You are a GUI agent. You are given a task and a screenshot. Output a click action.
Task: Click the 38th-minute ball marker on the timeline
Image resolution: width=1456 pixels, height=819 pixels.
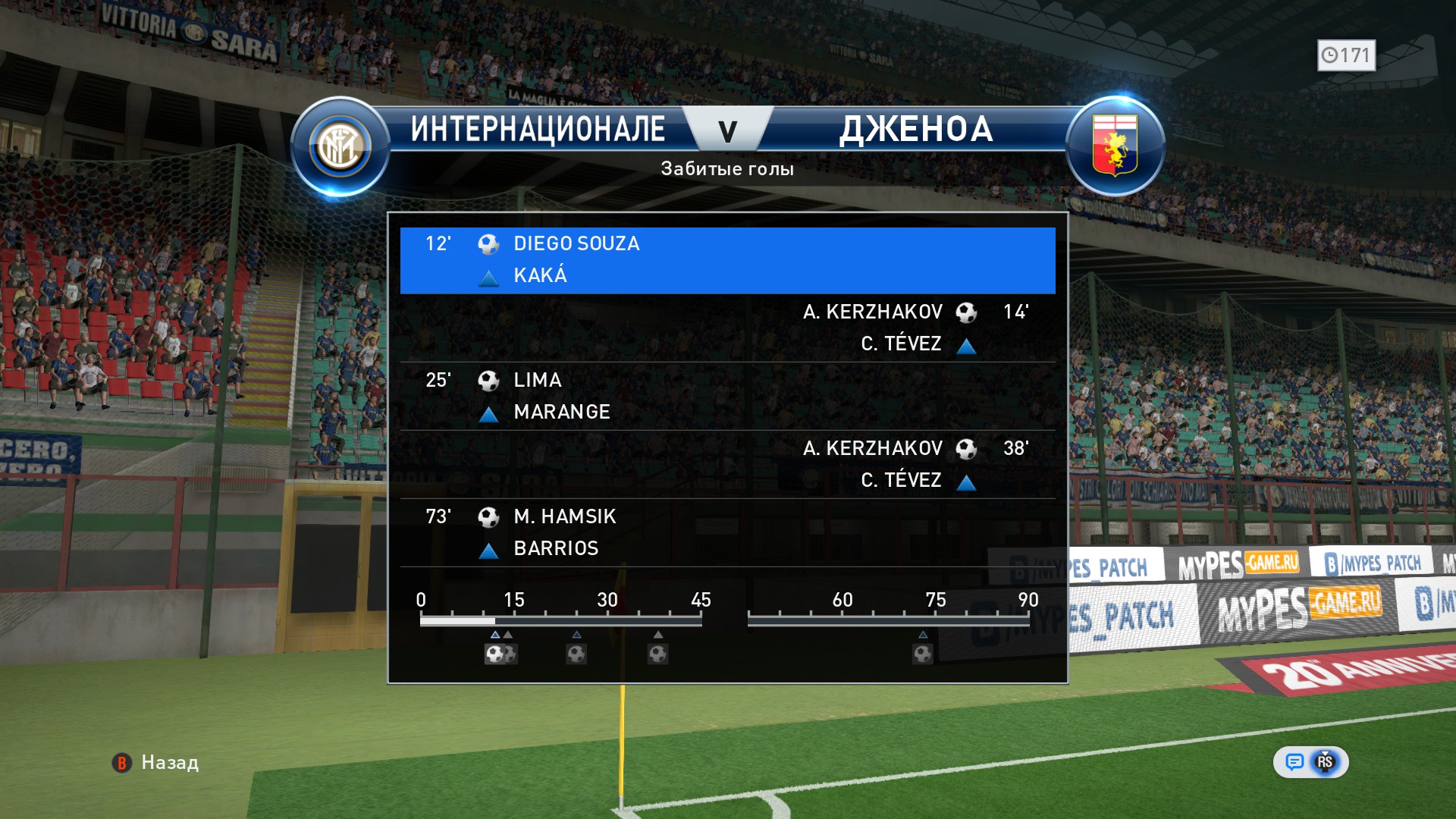(657, 653)
